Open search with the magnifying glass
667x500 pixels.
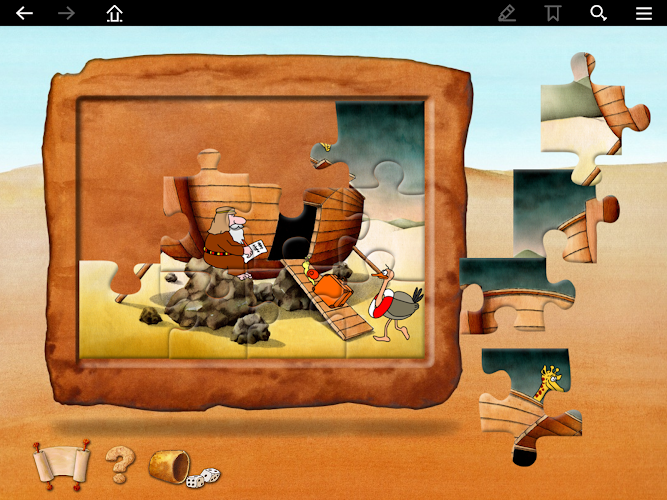click(x=599, y=13)
